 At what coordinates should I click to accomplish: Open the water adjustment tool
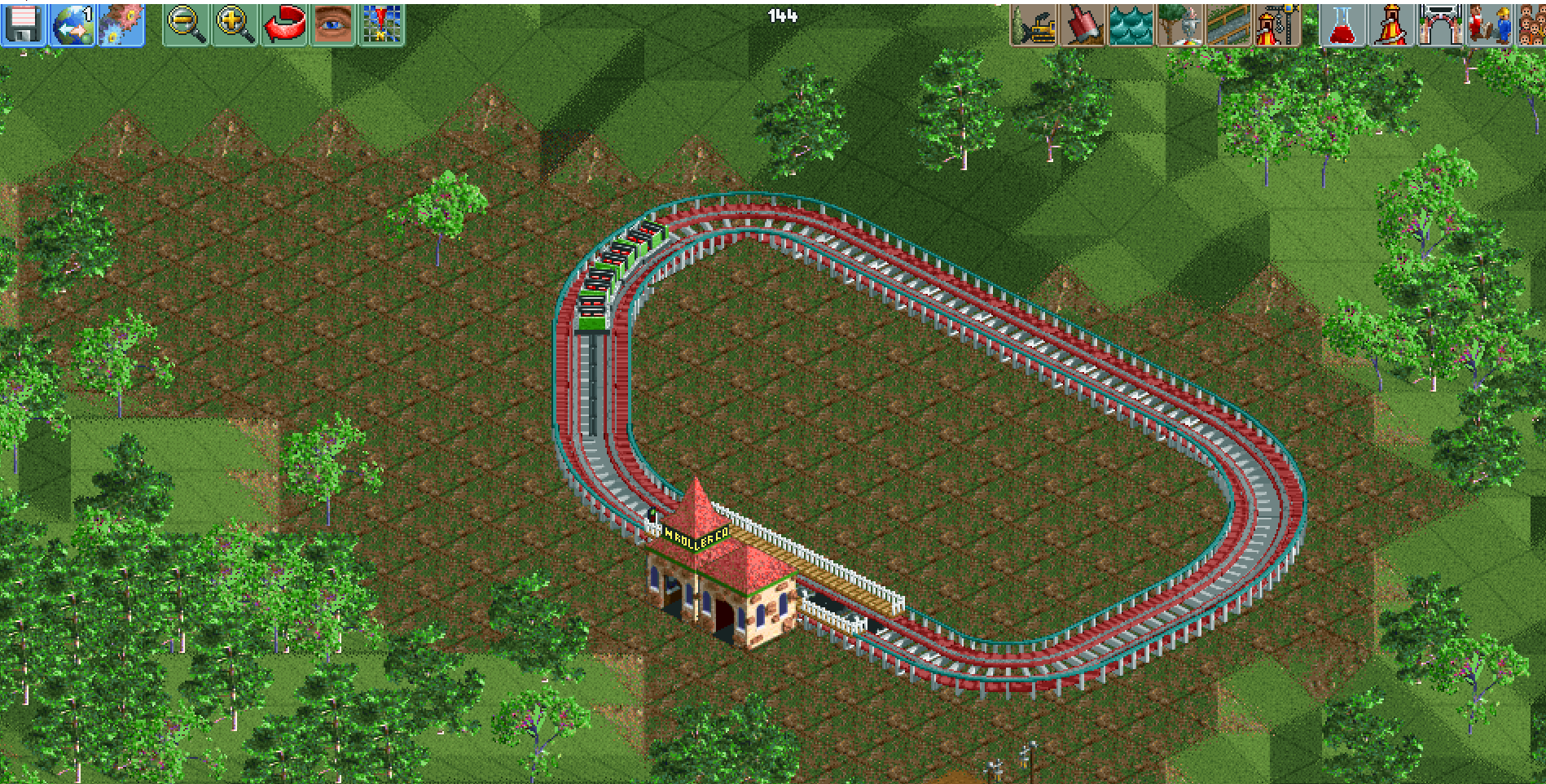pos(1129,24)
